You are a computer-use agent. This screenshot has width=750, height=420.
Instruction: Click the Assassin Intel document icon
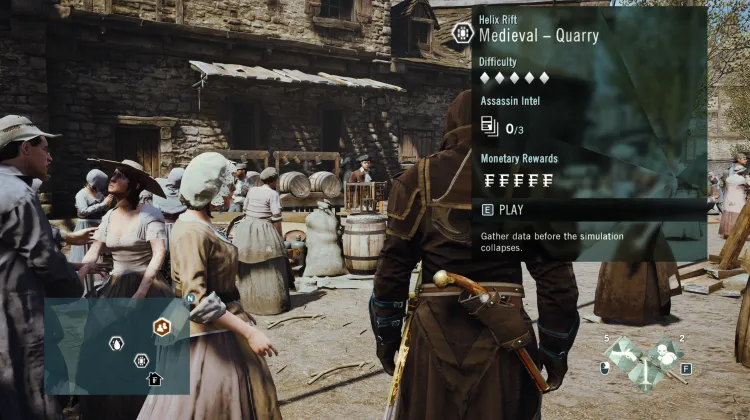pos(489,126)
